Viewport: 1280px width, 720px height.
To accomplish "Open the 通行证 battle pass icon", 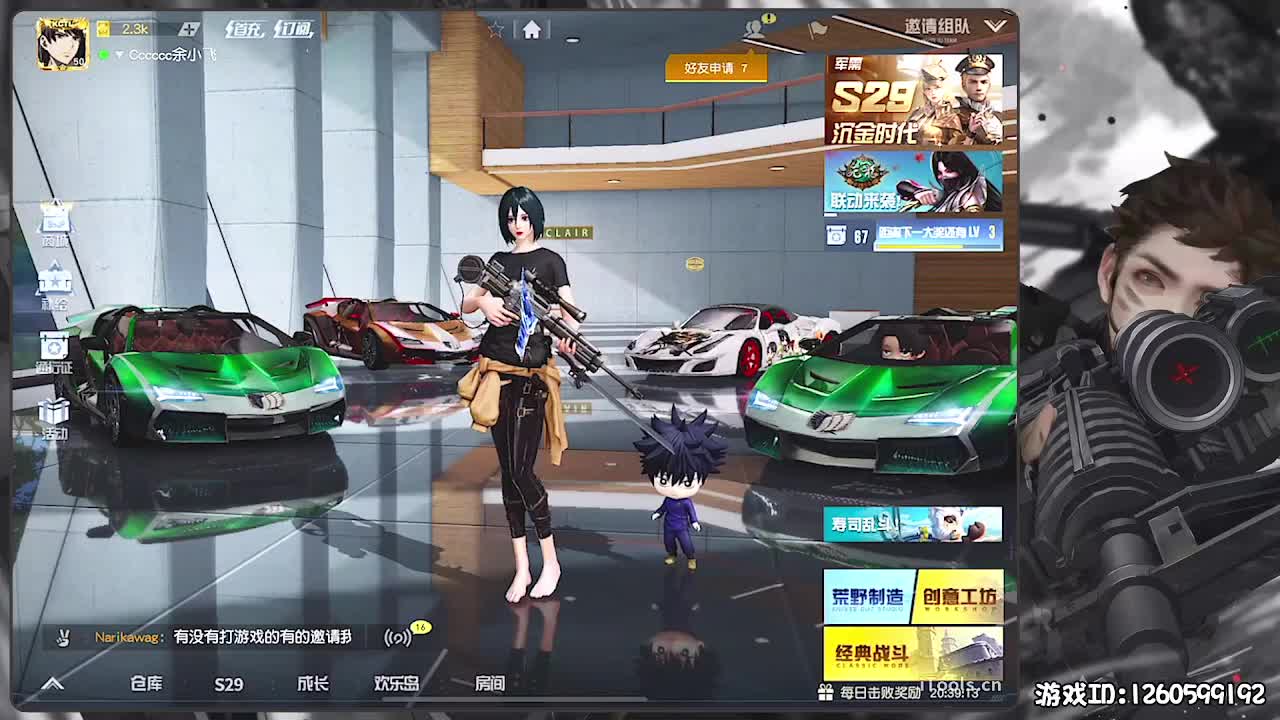I will 55,345.
